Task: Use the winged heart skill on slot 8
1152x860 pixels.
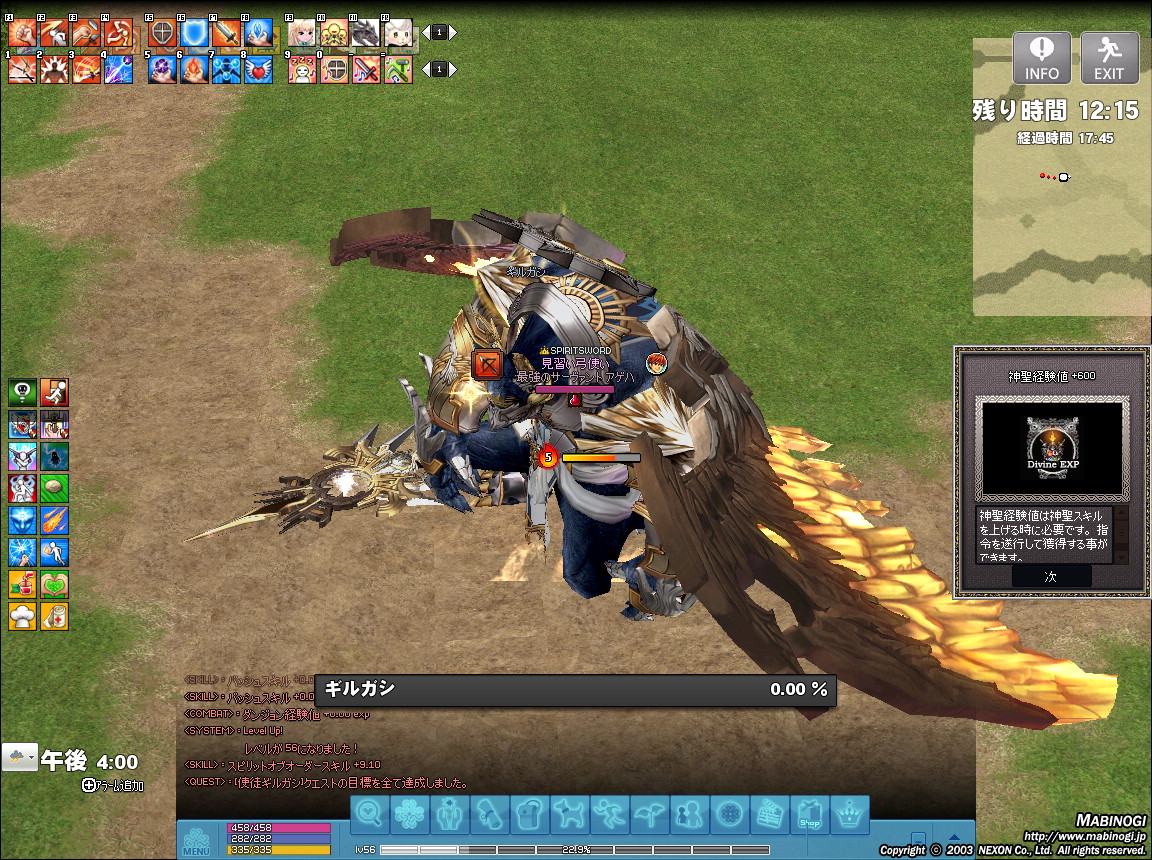Action: pyautogui.click(x=258, y=70)
